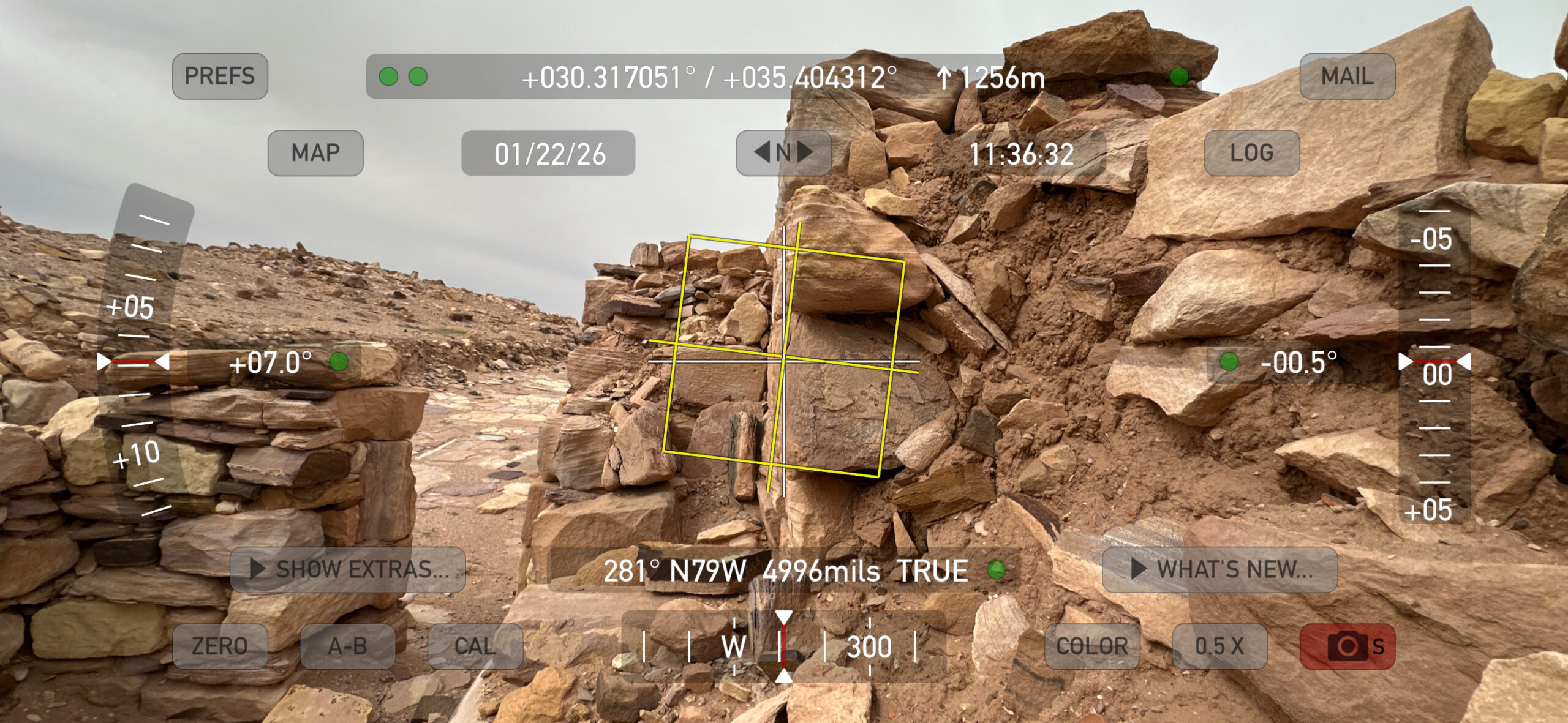The image size is (1568, 723).
Task: Select the date field 01/22/26
Action: 548,154
